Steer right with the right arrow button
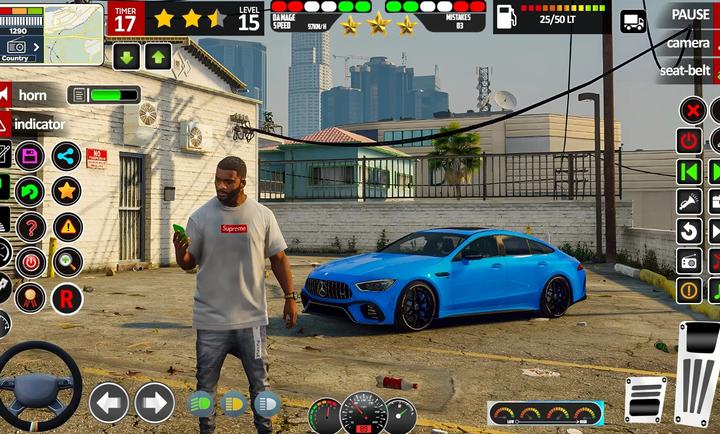Image resolution: width=720 pixels, height=434 pixels. [x=155, y=402]
